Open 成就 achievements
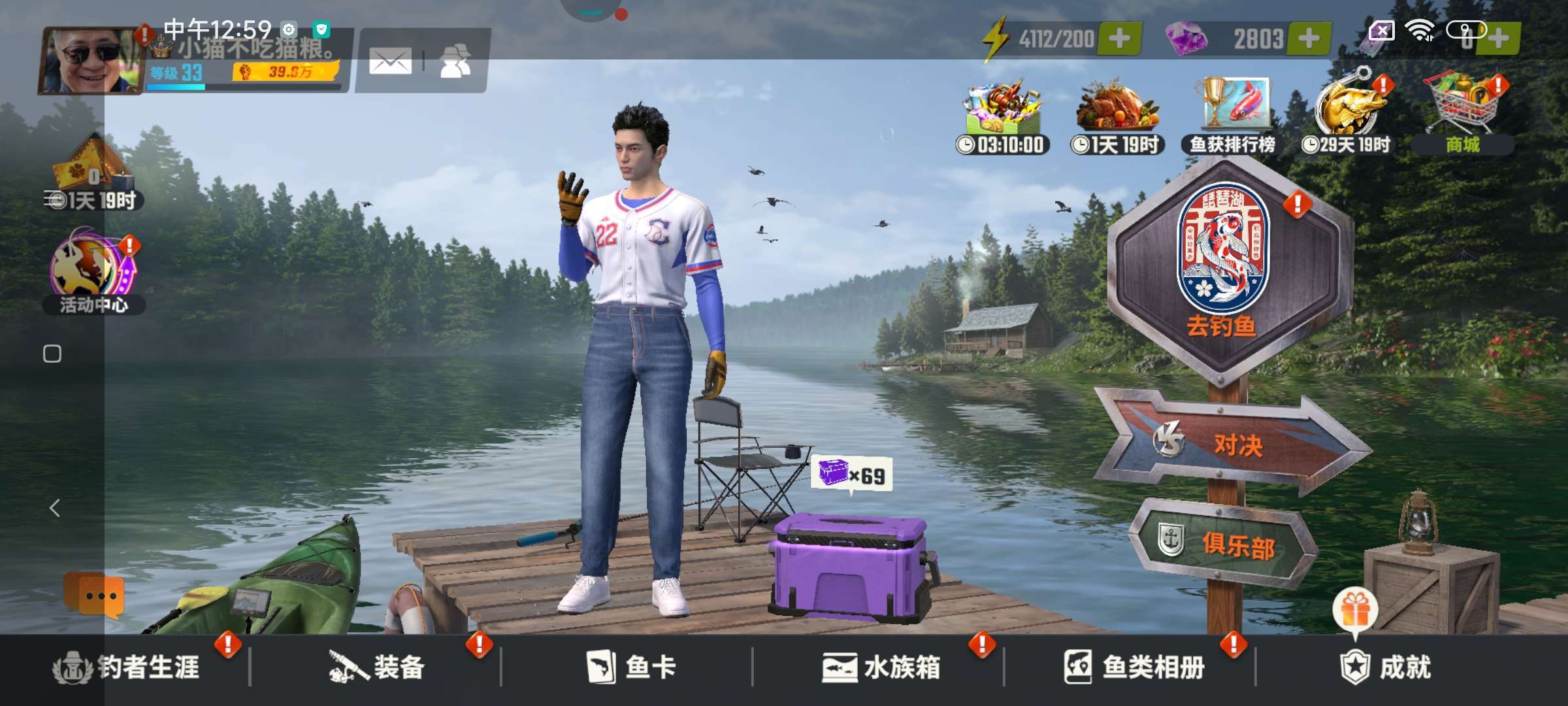The width and height of the screenshot is (1568, 706). tap(1385, 668)
